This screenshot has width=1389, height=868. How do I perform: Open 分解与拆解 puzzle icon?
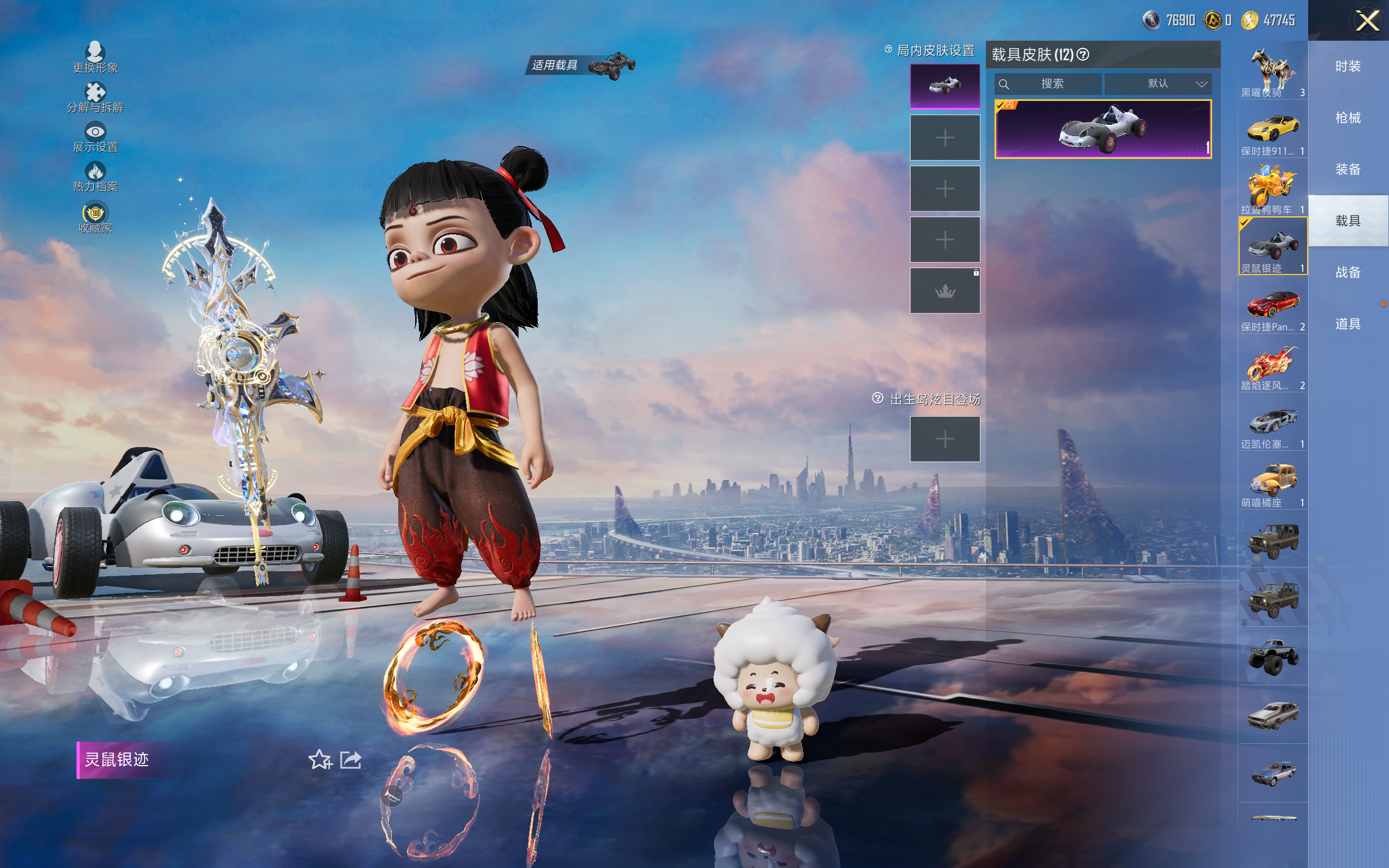click(95, 92)
